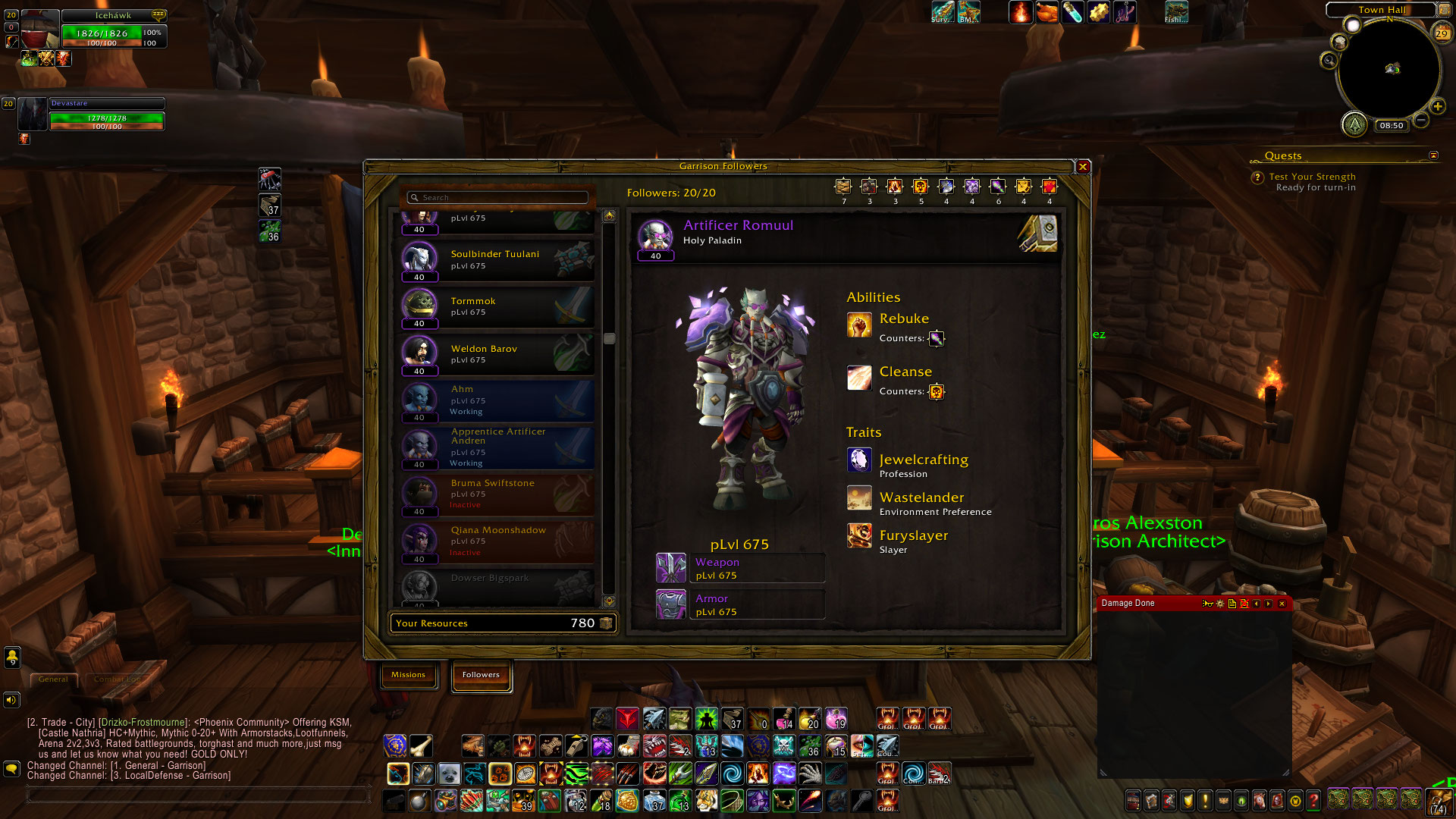
Task: Open the Test Your Strength quest
Action: (x=1312, y=177)
